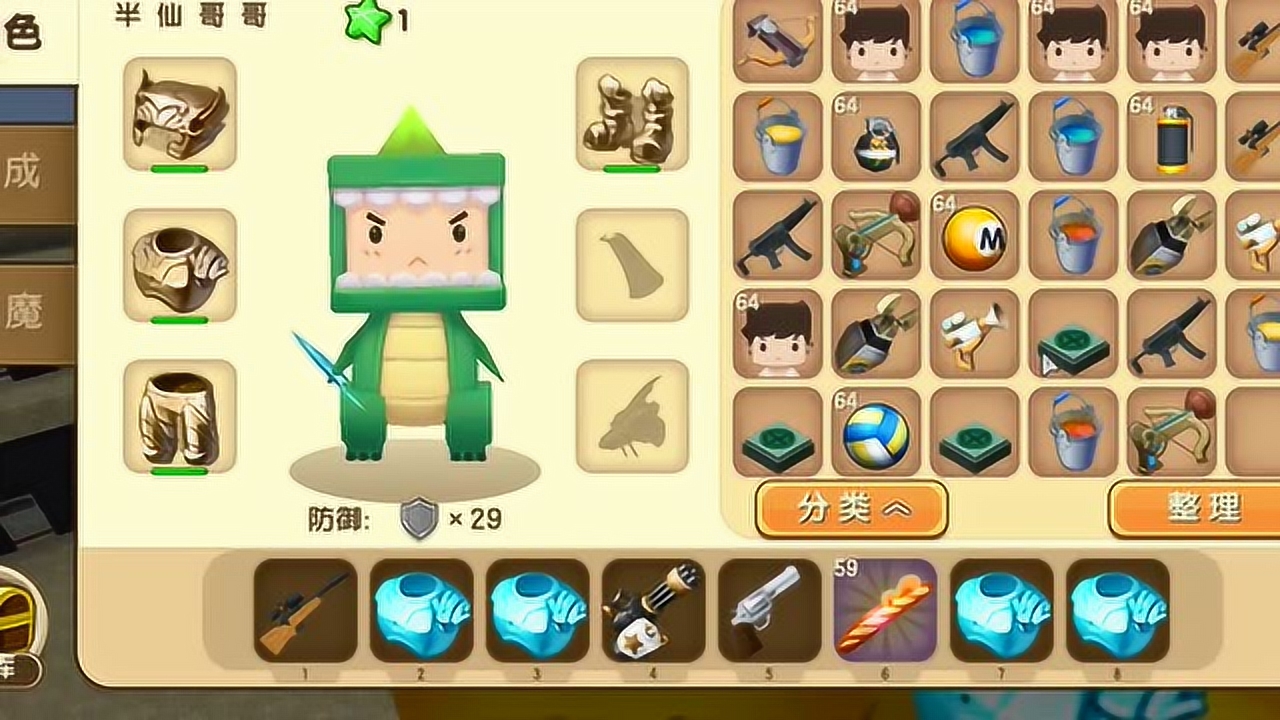
Task: Open the treasure chest button
Action: tap(18, 620)
